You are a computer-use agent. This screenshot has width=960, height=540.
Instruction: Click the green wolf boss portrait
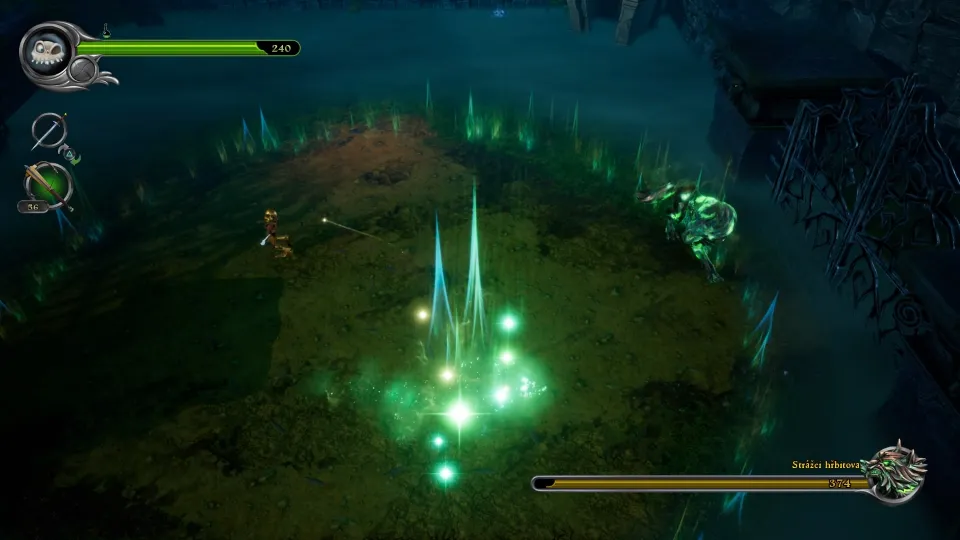coord(896,470)
